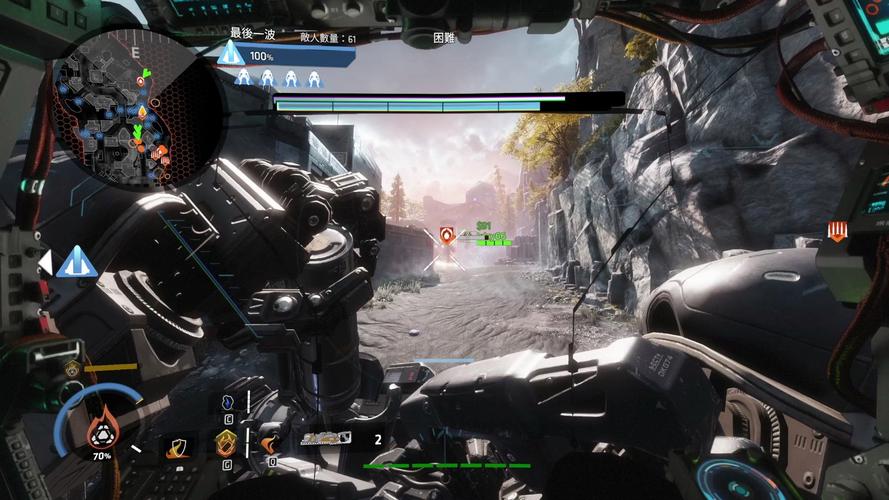
Task: Activate the Firewall flame ability icon
Action: (x=270, y=442)
